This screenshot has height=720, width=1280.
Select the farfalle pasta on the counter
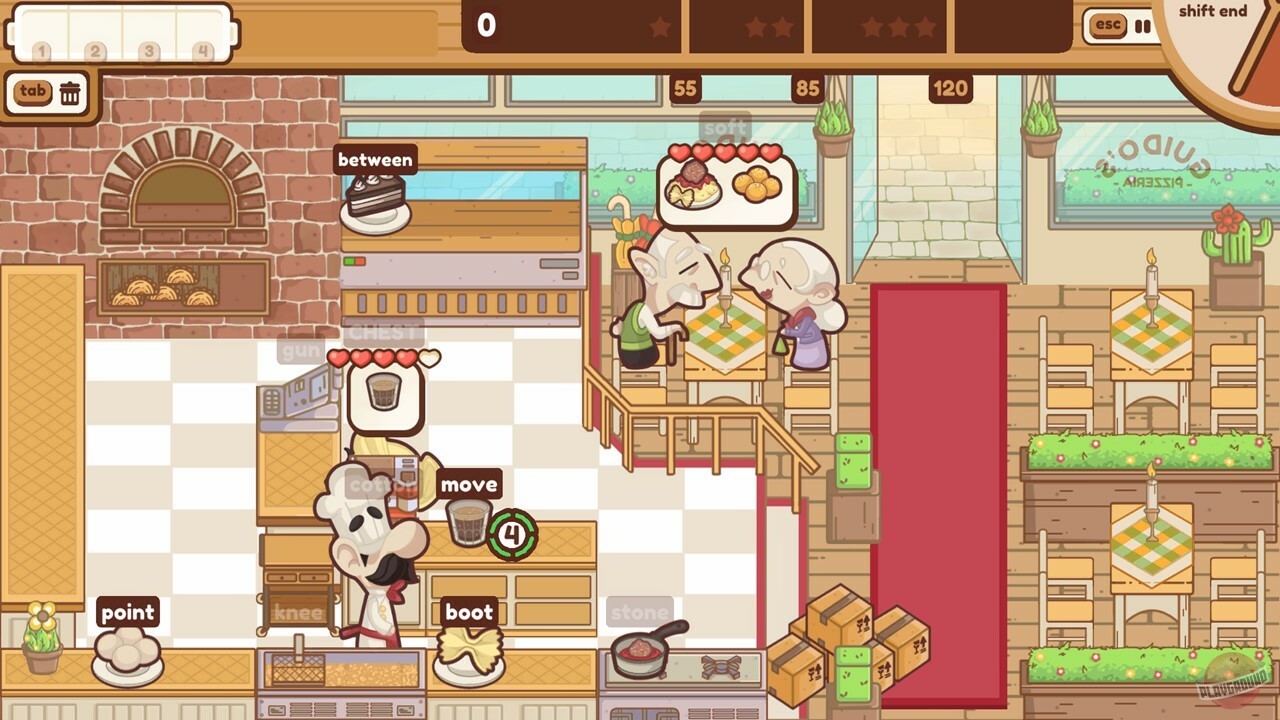click(x=471, y=651)
